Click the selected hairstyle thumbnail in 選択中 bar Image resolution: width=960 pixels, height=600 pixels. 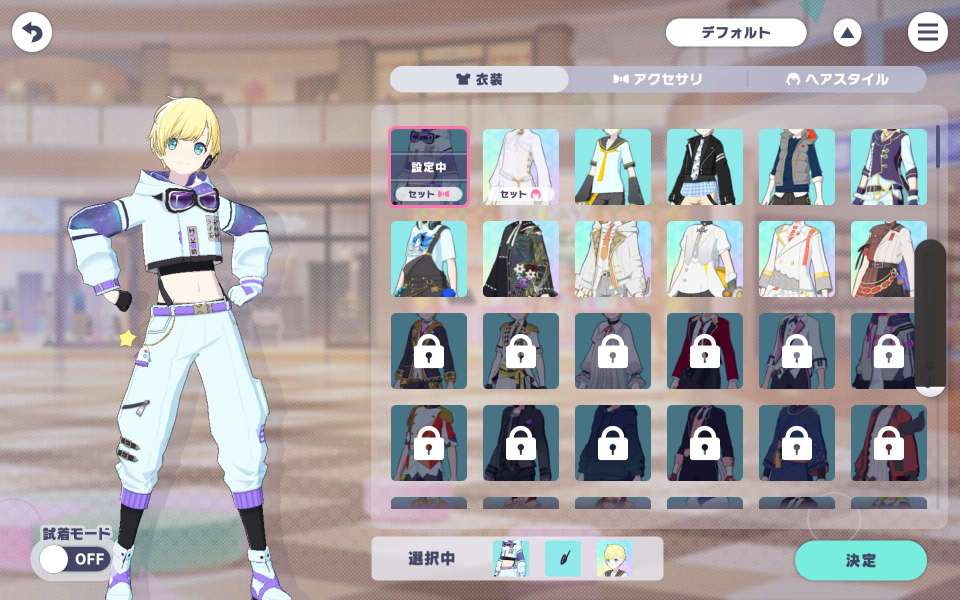pyautogui.click(x=614, y=559)
